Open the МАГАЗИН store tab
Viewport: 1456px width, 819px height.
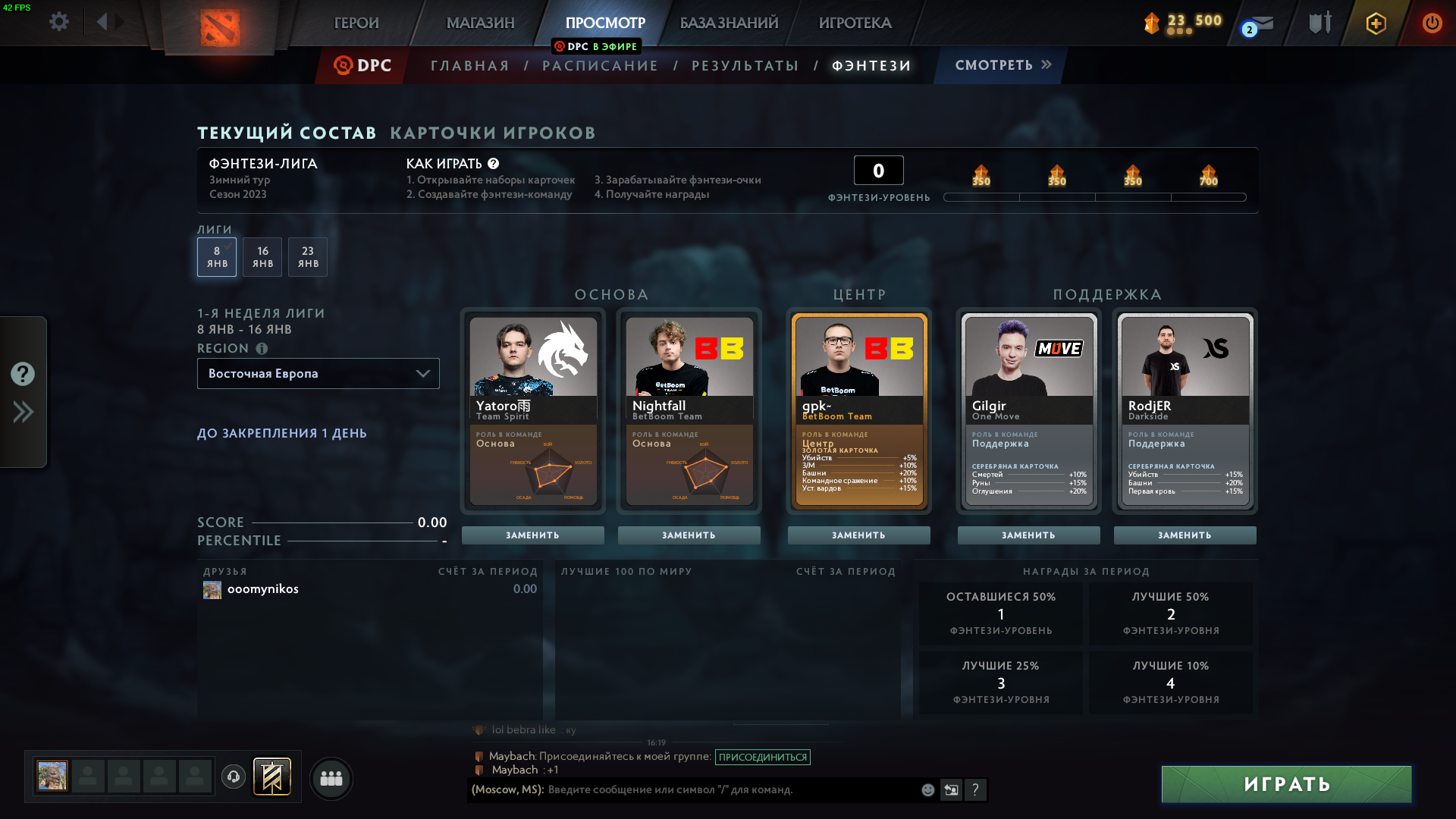tap(480, 23)
